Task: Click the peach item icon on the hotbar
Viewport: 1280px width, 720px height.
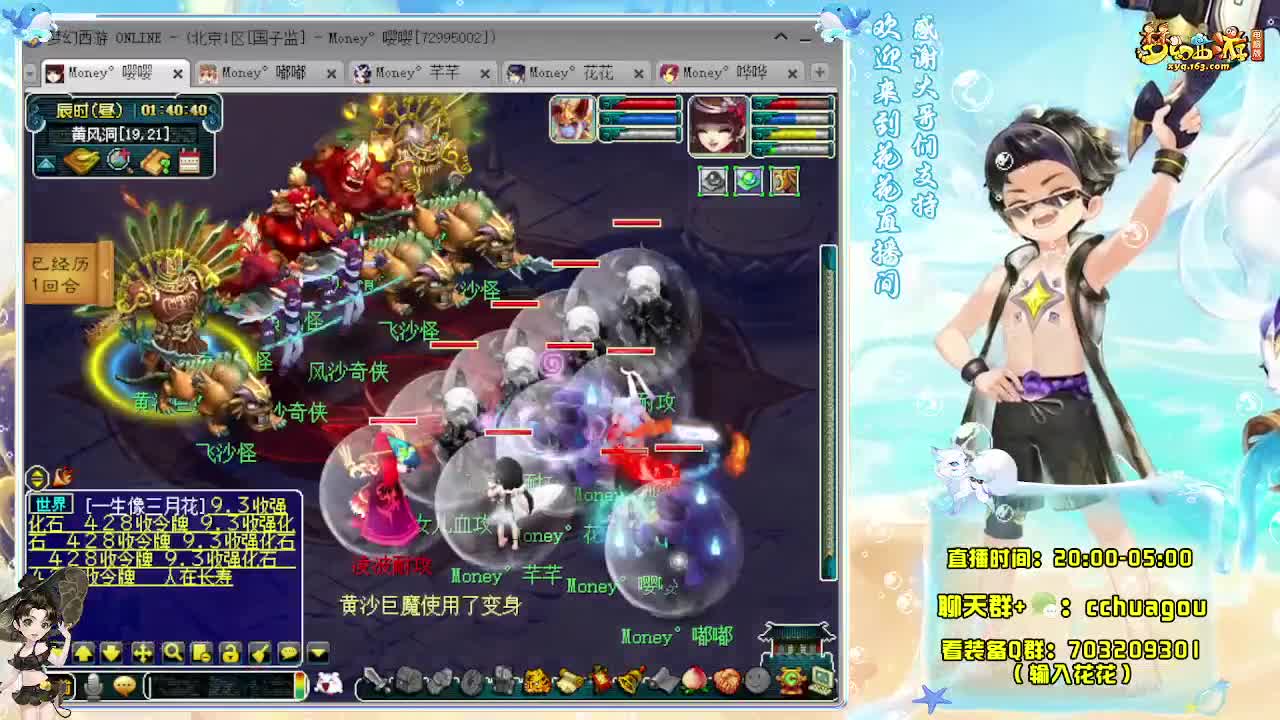Action: (x=693, y=681)
